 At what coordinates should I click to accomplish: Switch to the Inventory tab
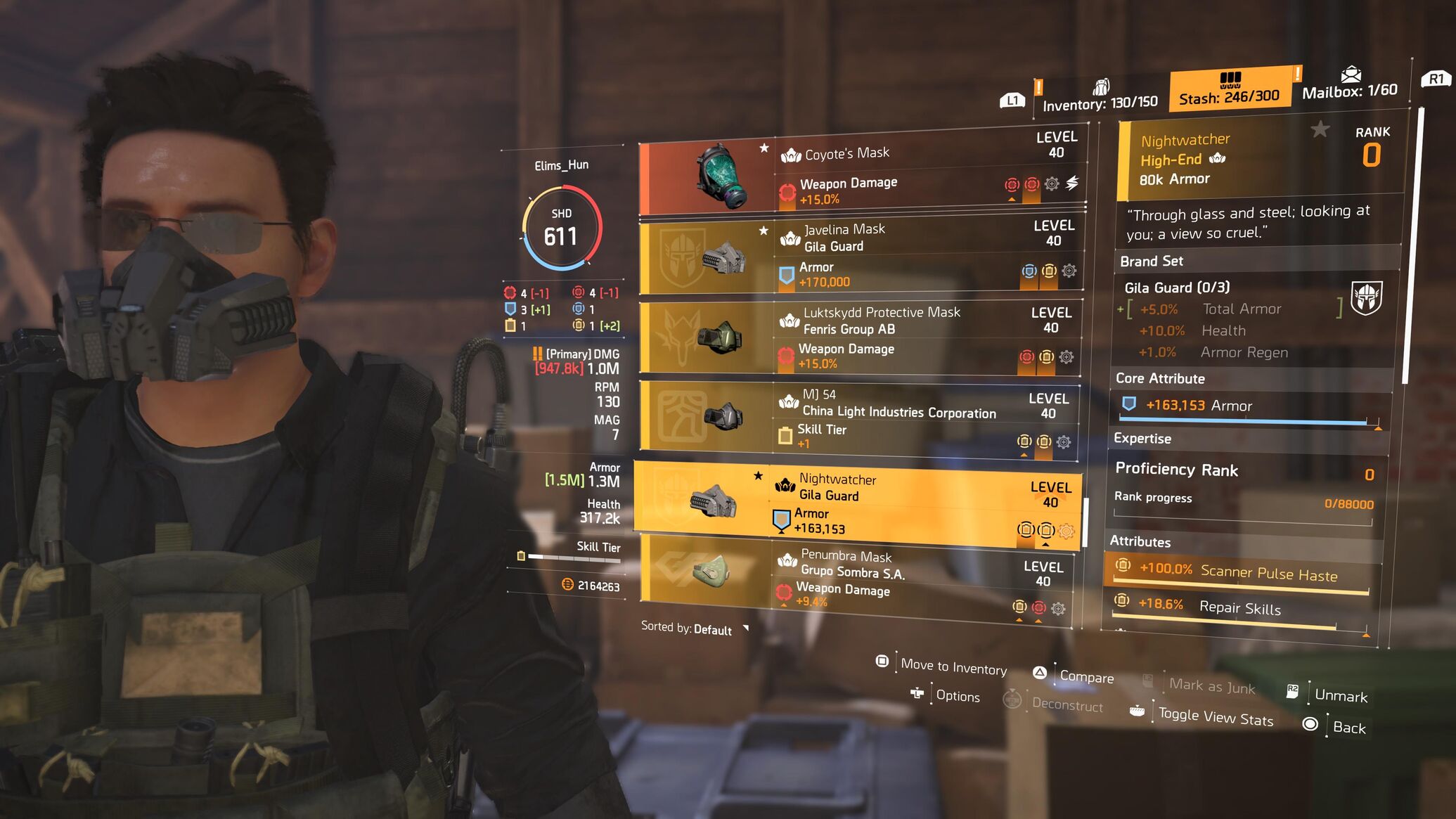[x=1100, y=103]
